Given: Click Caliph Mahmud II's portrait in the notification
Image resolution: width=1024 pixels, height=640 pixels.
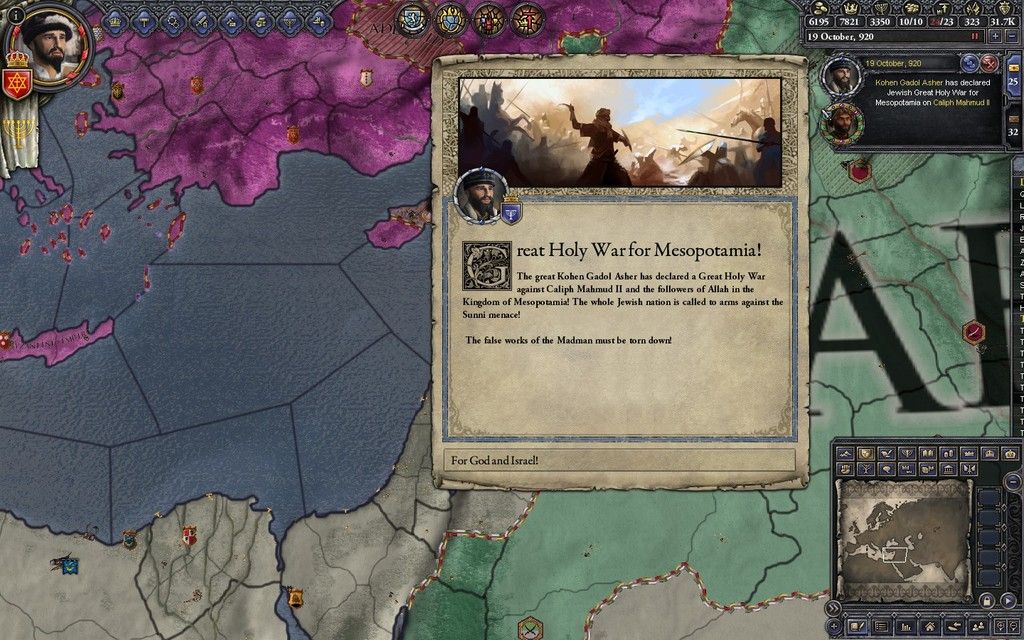Looking at the screenshot, I should point(843,123).
